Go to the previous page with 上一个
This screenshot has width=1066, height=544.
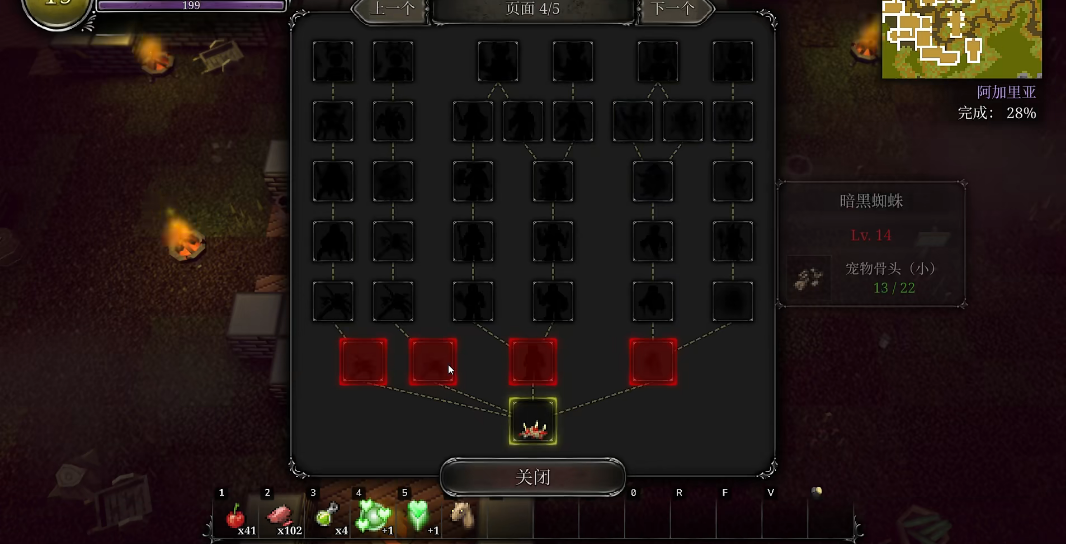[390, 9]
